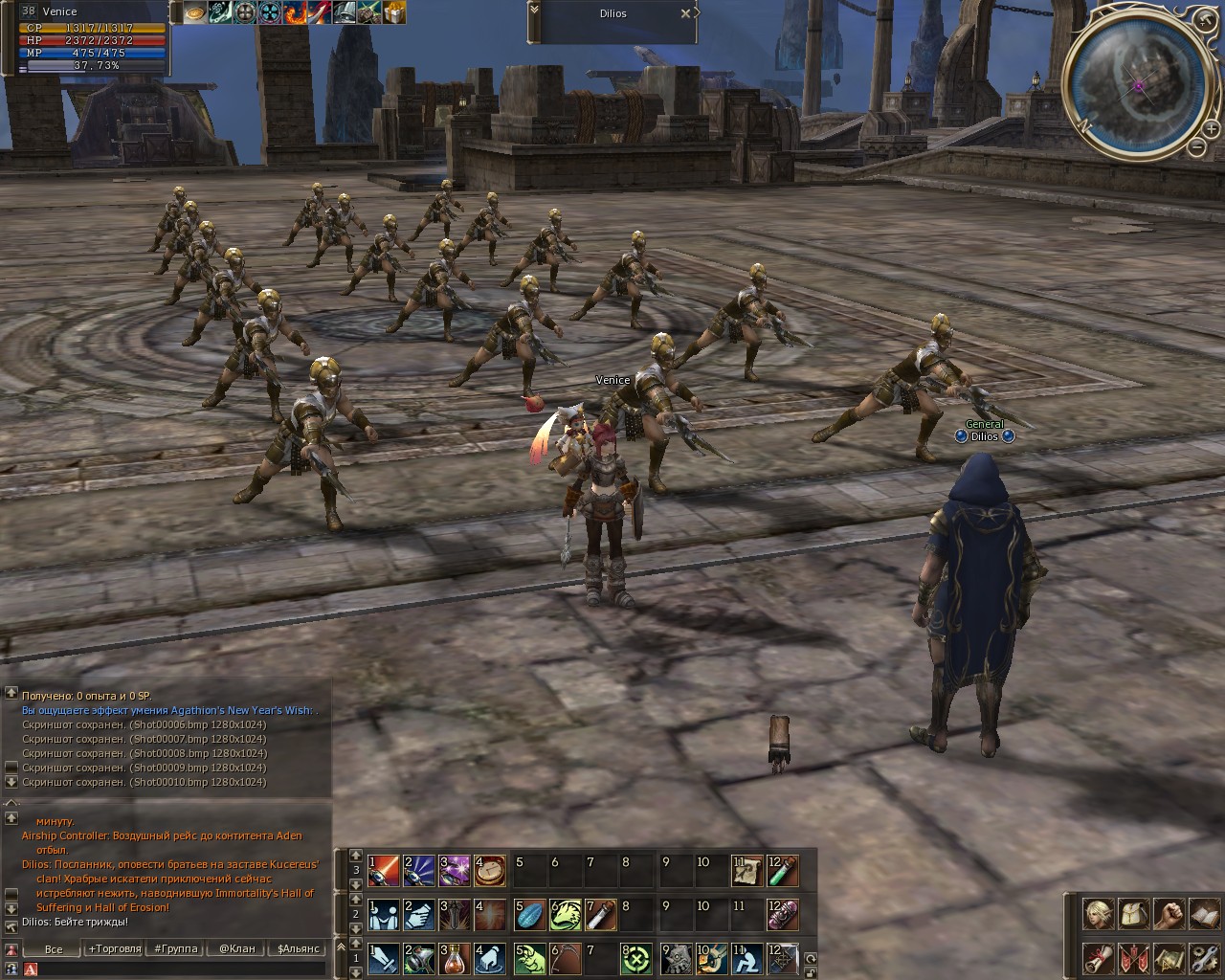Switch chat to the Клан tab

click(x=236, y=948)
